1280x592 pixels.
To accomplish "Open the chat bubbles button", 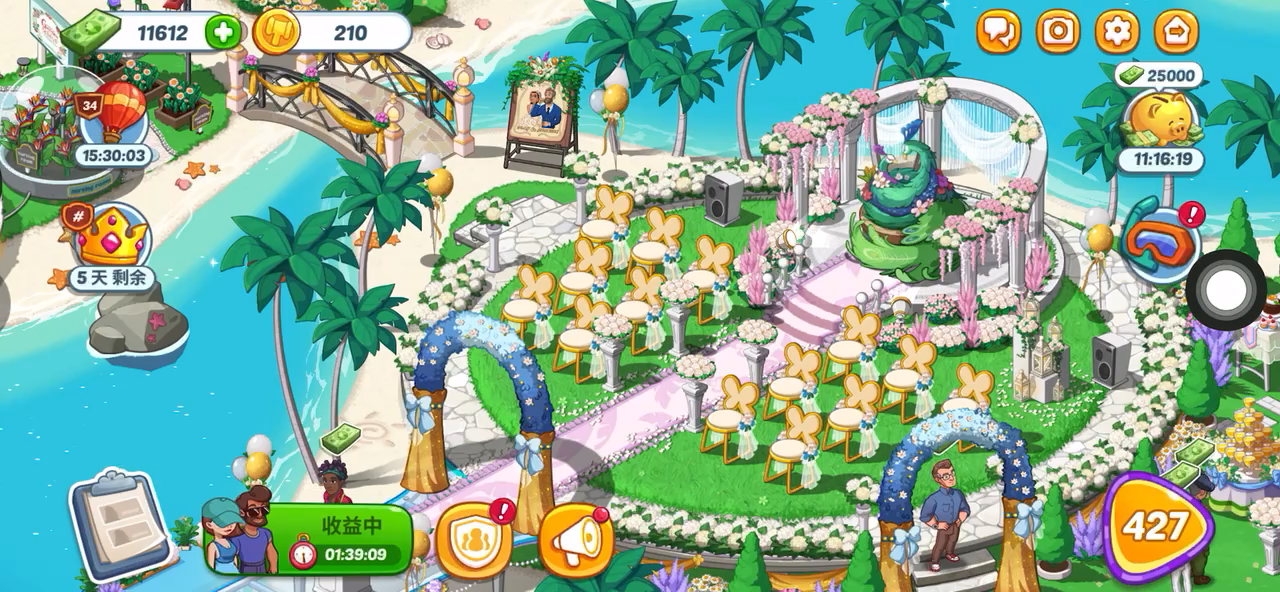I will 998,32.
